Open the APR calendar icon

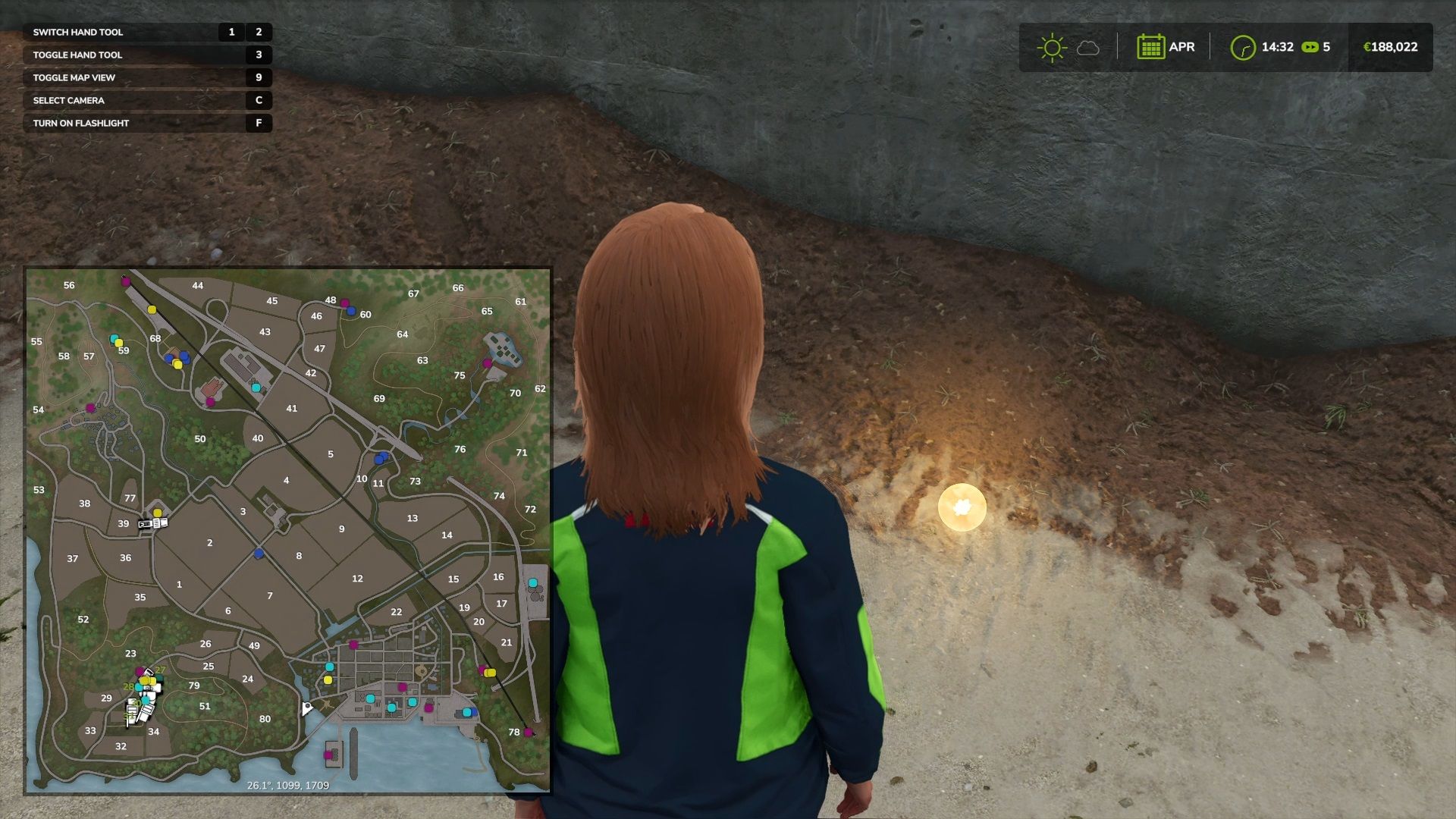point(1152,47)
